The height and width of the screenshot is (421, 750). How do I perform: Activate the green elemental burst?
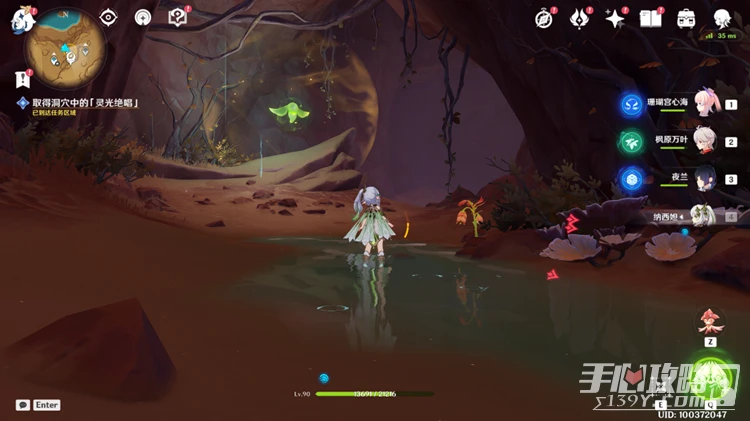(712, 380)
